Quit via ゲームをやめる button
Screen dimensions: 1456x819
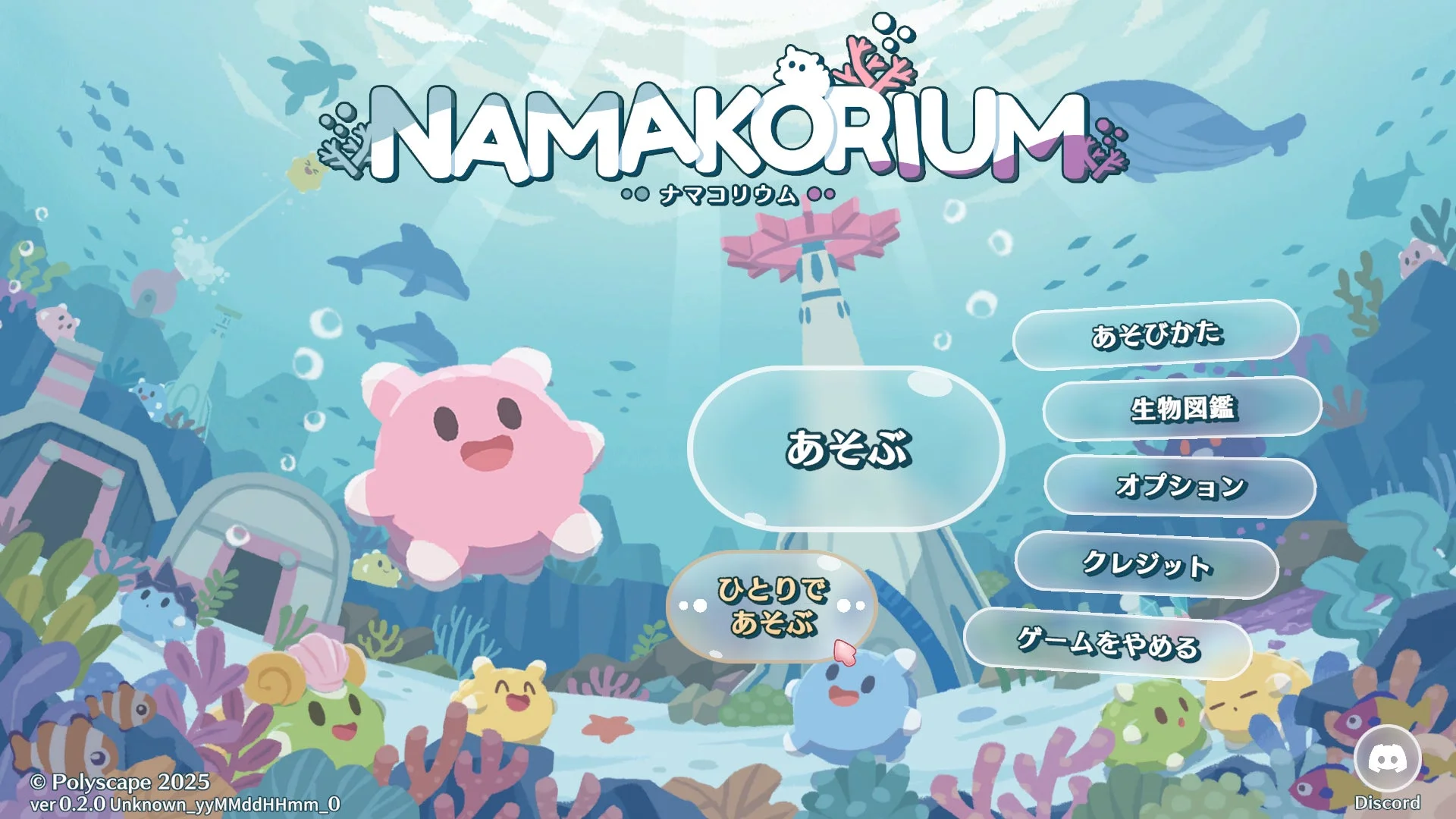pyautogui.click(x=1107, y=643)
